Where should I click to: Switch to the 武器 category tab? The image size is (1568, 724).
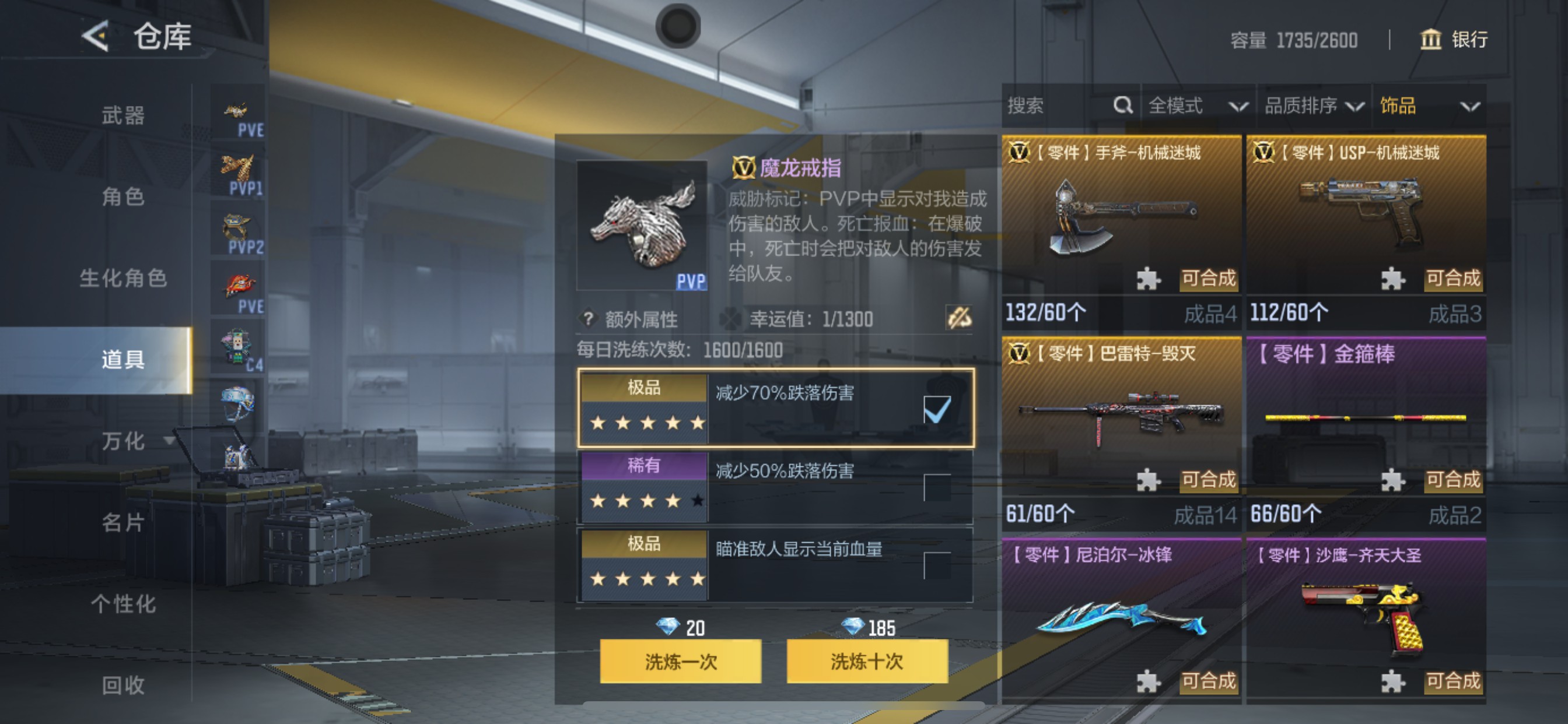coord(122,116)
